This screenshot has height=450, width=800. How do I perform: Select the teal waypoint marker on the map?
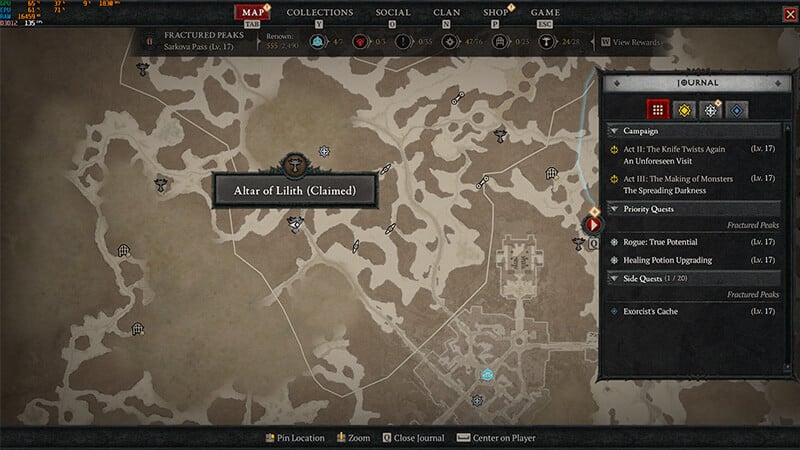click(x=487, y=373)
